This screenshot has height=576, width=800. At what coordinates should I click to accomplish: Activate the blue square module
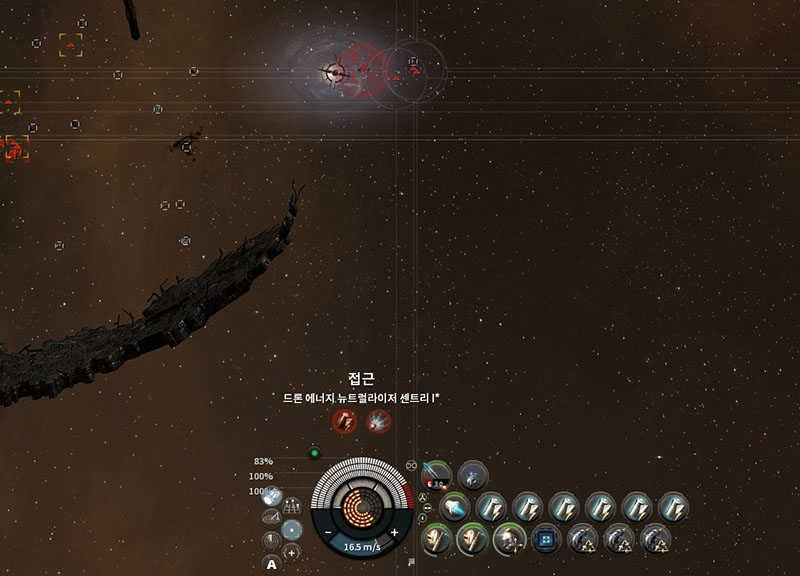click(x=545, y=540)
